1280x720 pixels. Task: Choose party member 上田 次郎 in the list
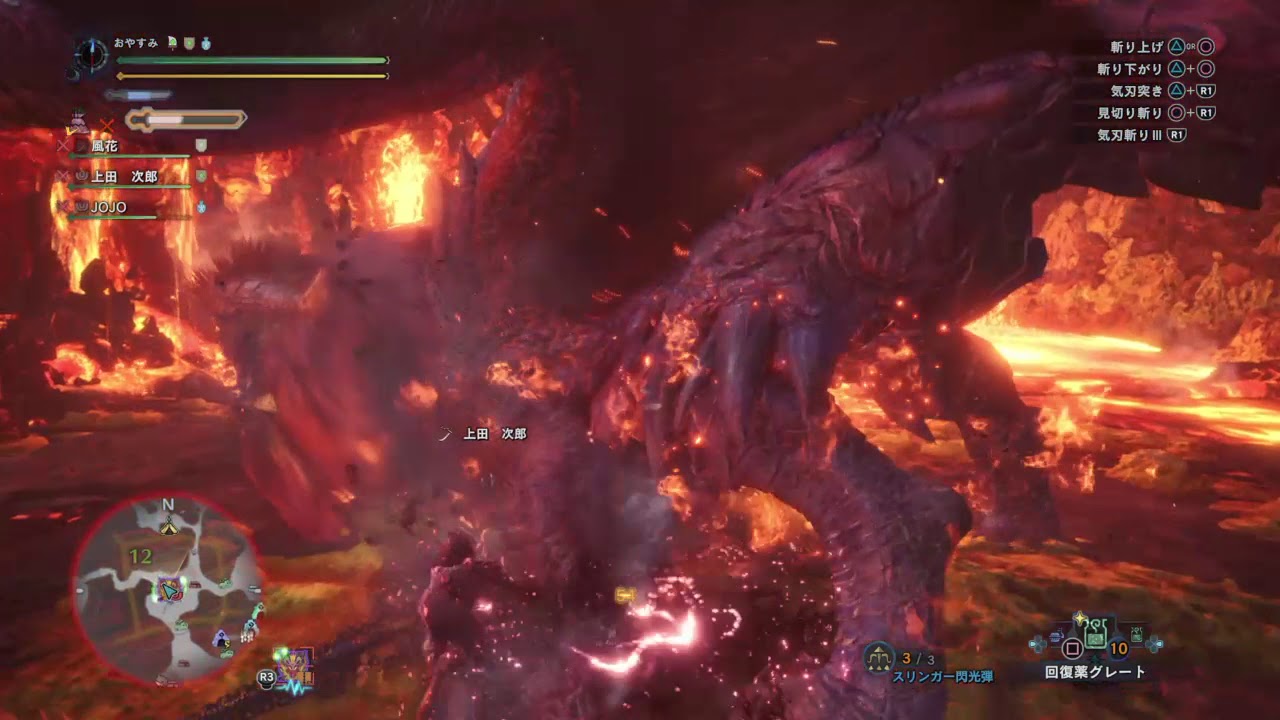click(x=124, y=177)
